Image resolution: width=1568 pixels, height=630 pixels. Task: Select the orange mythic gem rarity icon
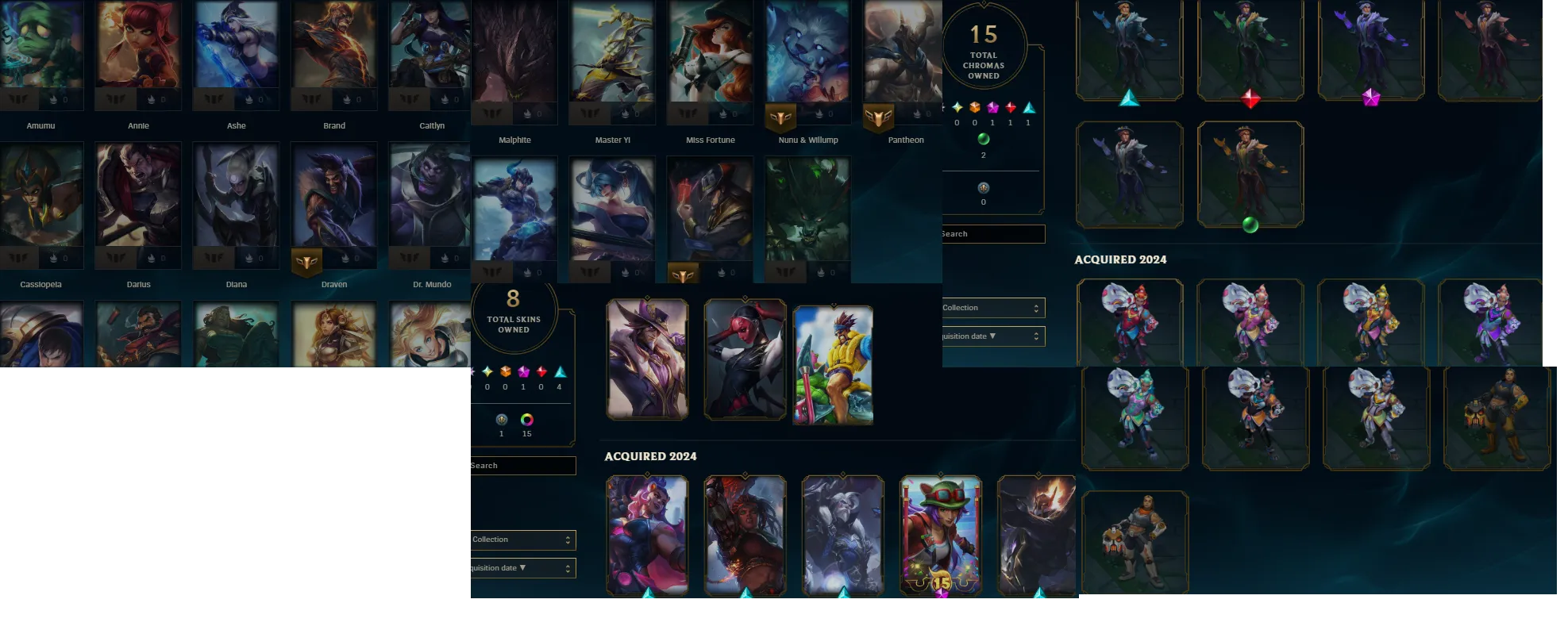point(506,372)
